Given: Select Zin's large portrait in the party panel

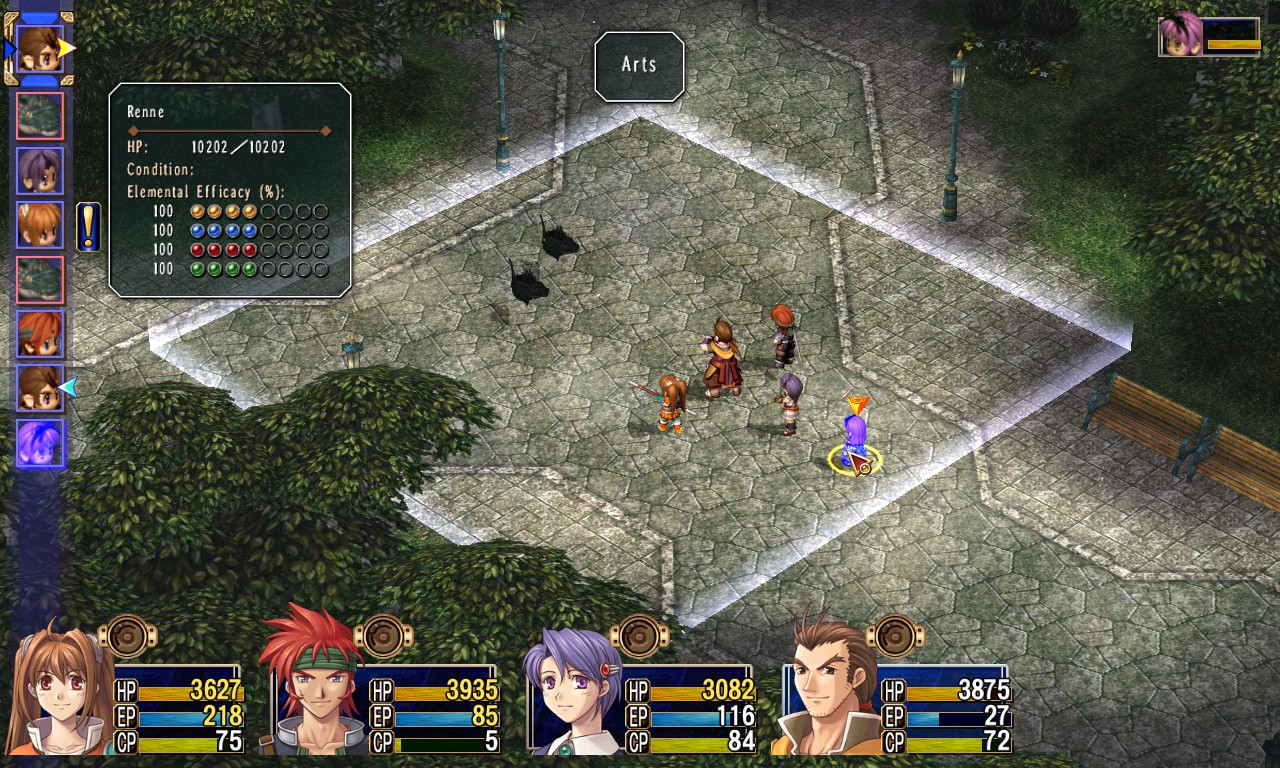Looking at the screenshot, I should 826,690.
